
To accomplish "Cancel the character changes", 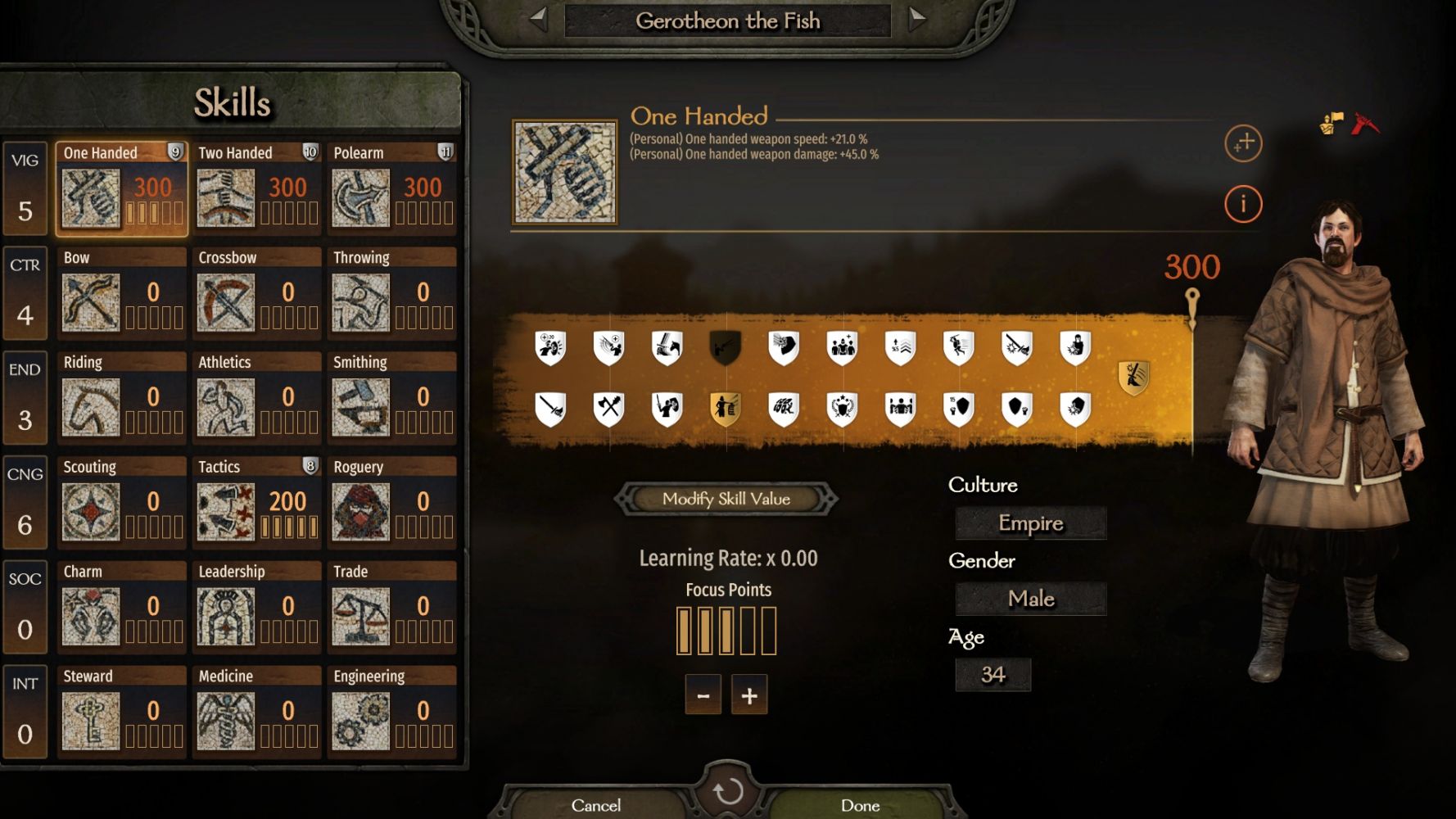I will point(596,805).
